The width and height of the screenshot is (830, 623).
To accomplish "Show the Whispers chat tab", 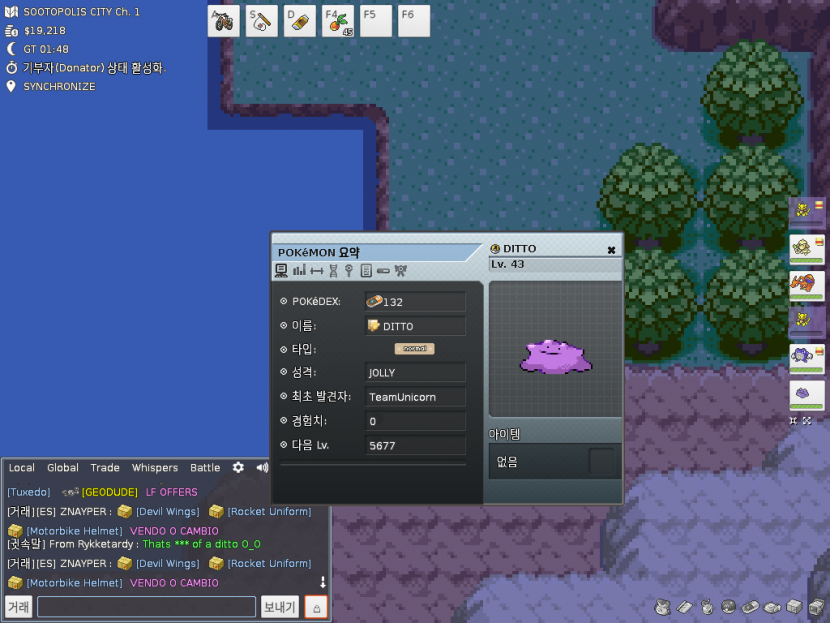I will tap(155, 468).
